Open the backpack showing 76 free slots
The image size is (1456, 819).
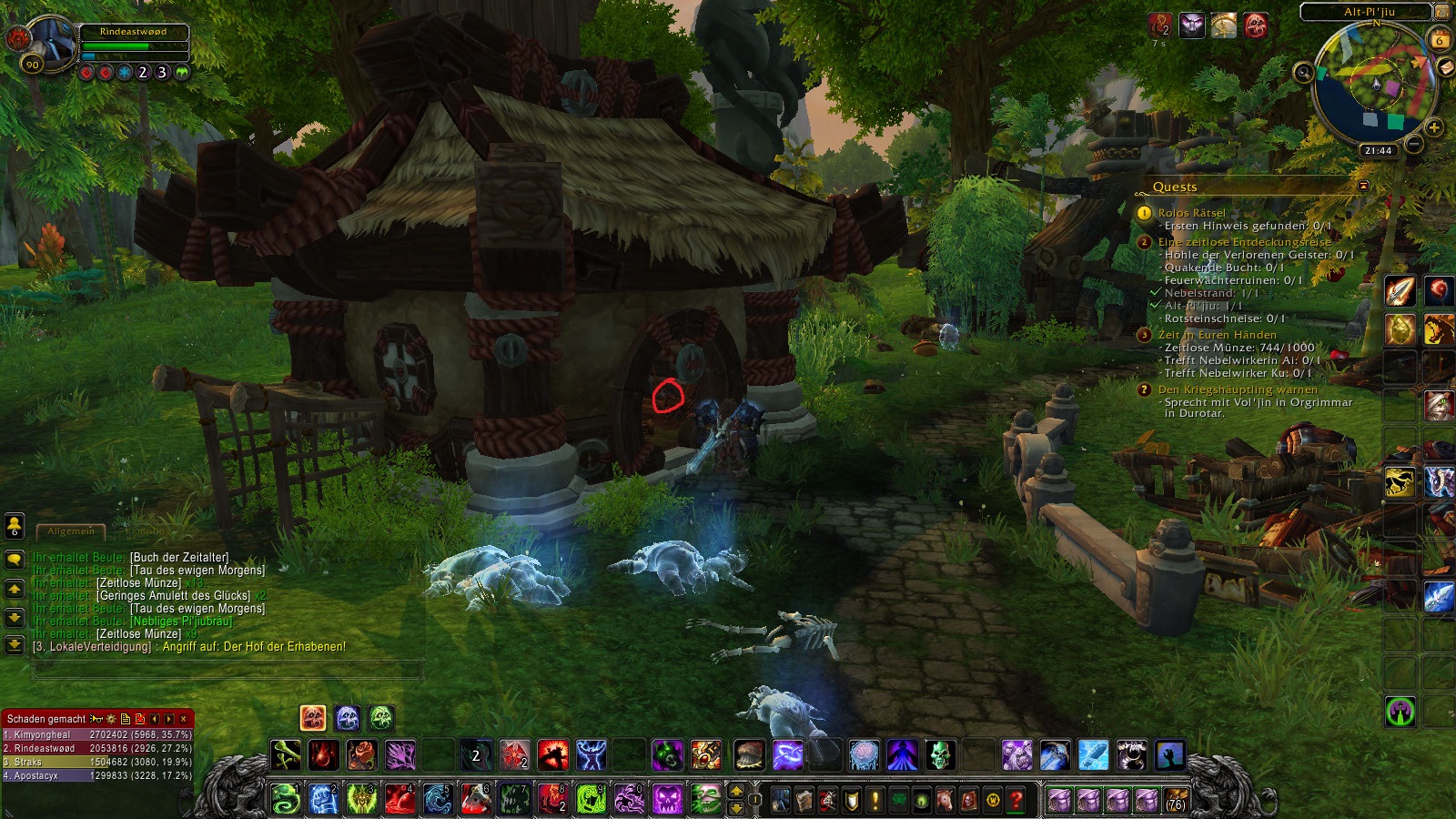[1176, 800]
